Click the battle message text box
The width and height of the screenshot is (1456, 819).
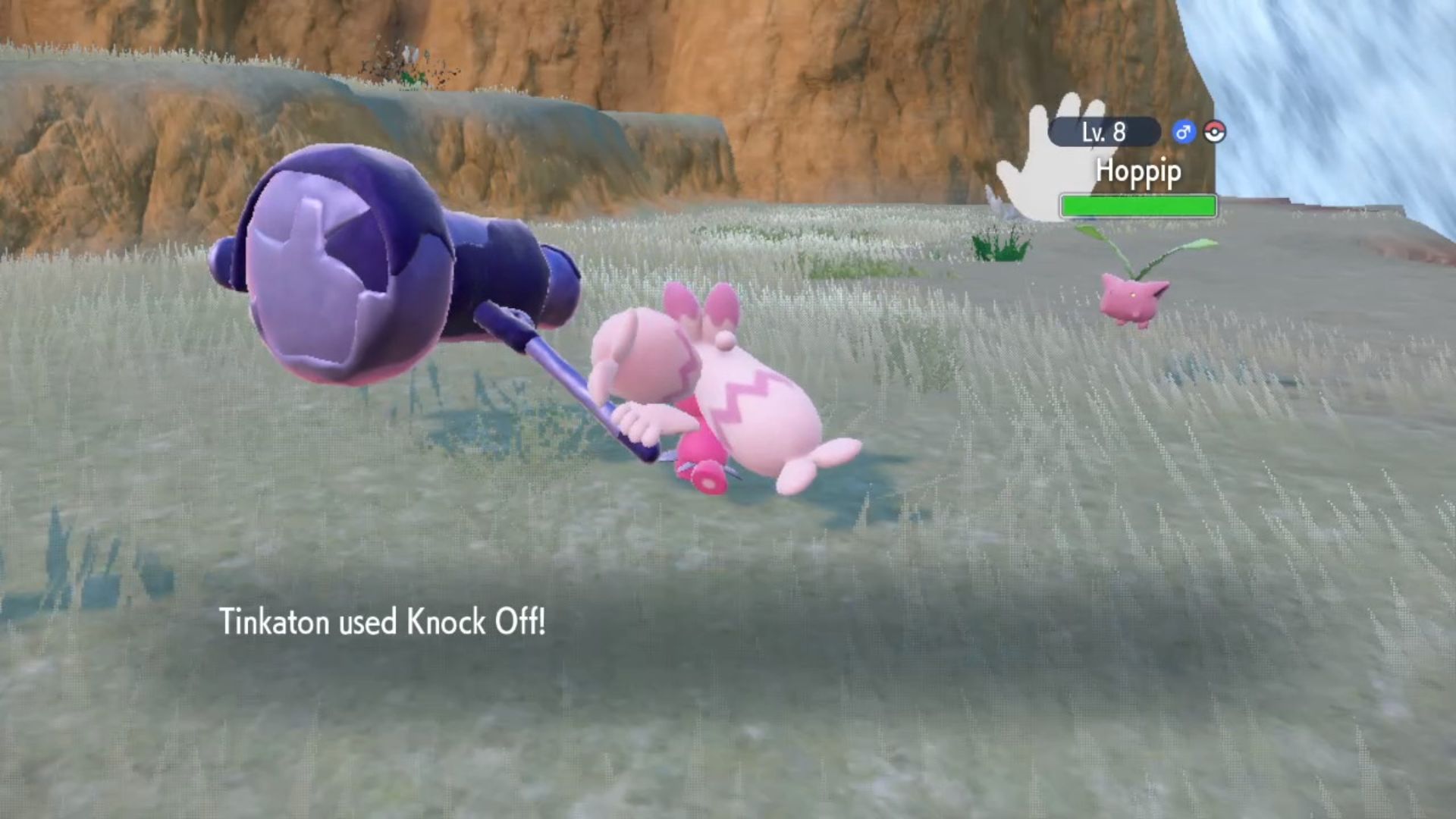tap(531, 623)
